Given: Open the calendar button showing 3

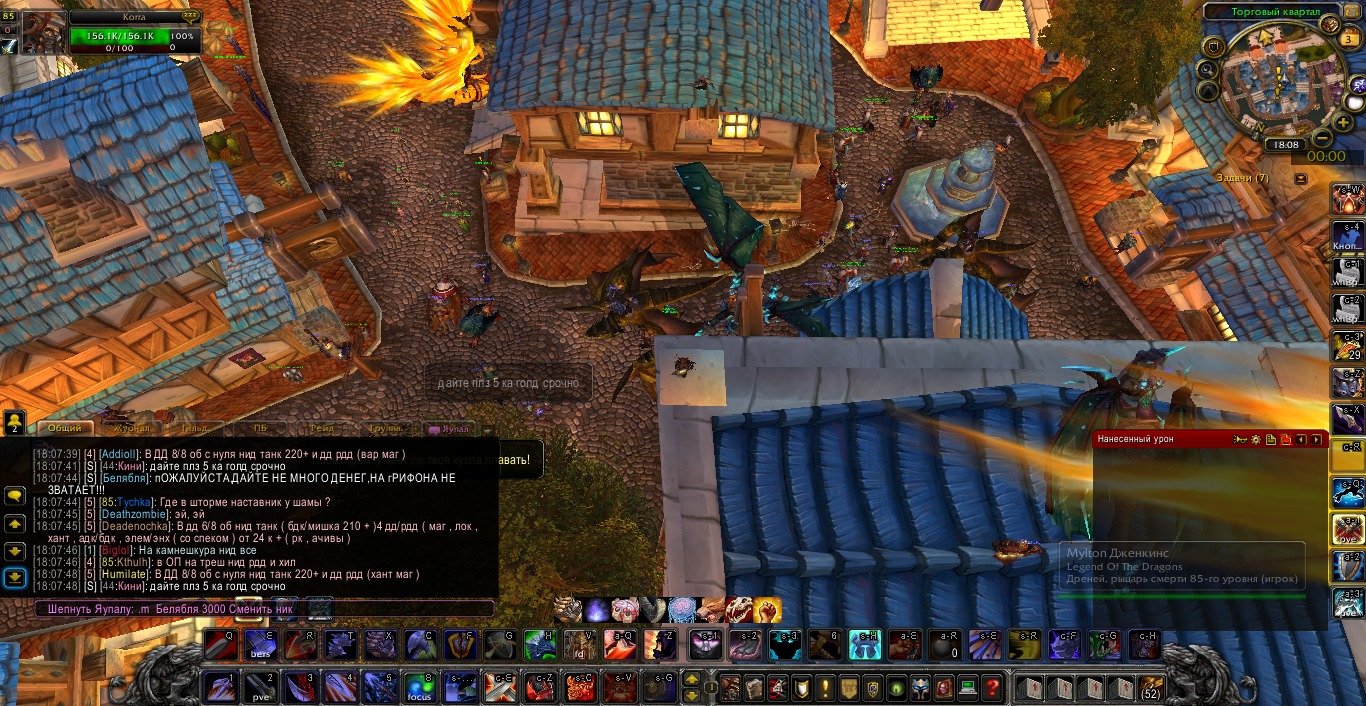Looking at the screenshot, I should pos(1349,39).
